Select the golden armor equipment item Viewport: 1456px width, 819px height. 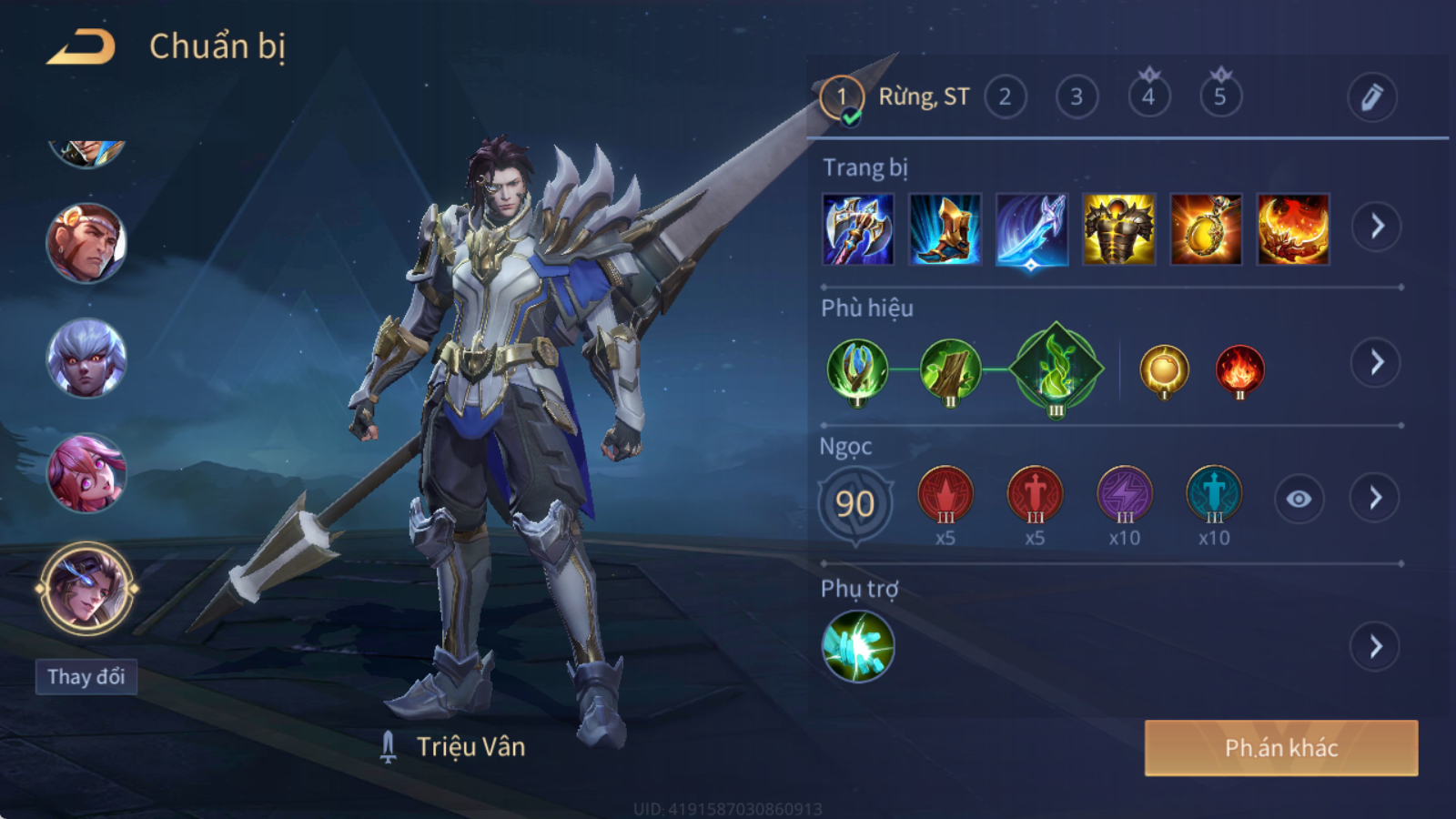1118,229
